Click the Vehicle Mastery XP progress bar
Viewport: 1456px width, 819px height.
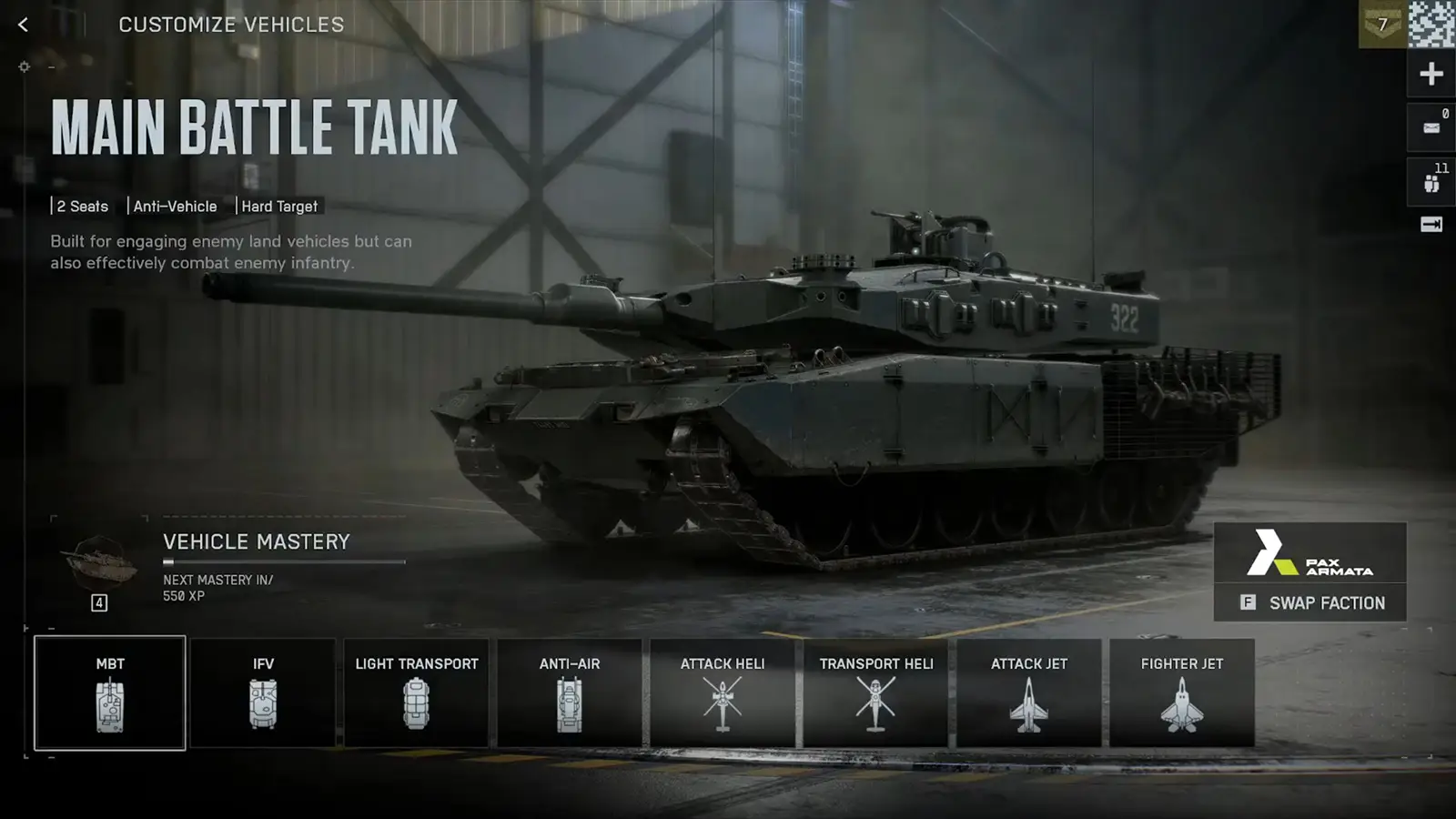click(x=283, y=561)
